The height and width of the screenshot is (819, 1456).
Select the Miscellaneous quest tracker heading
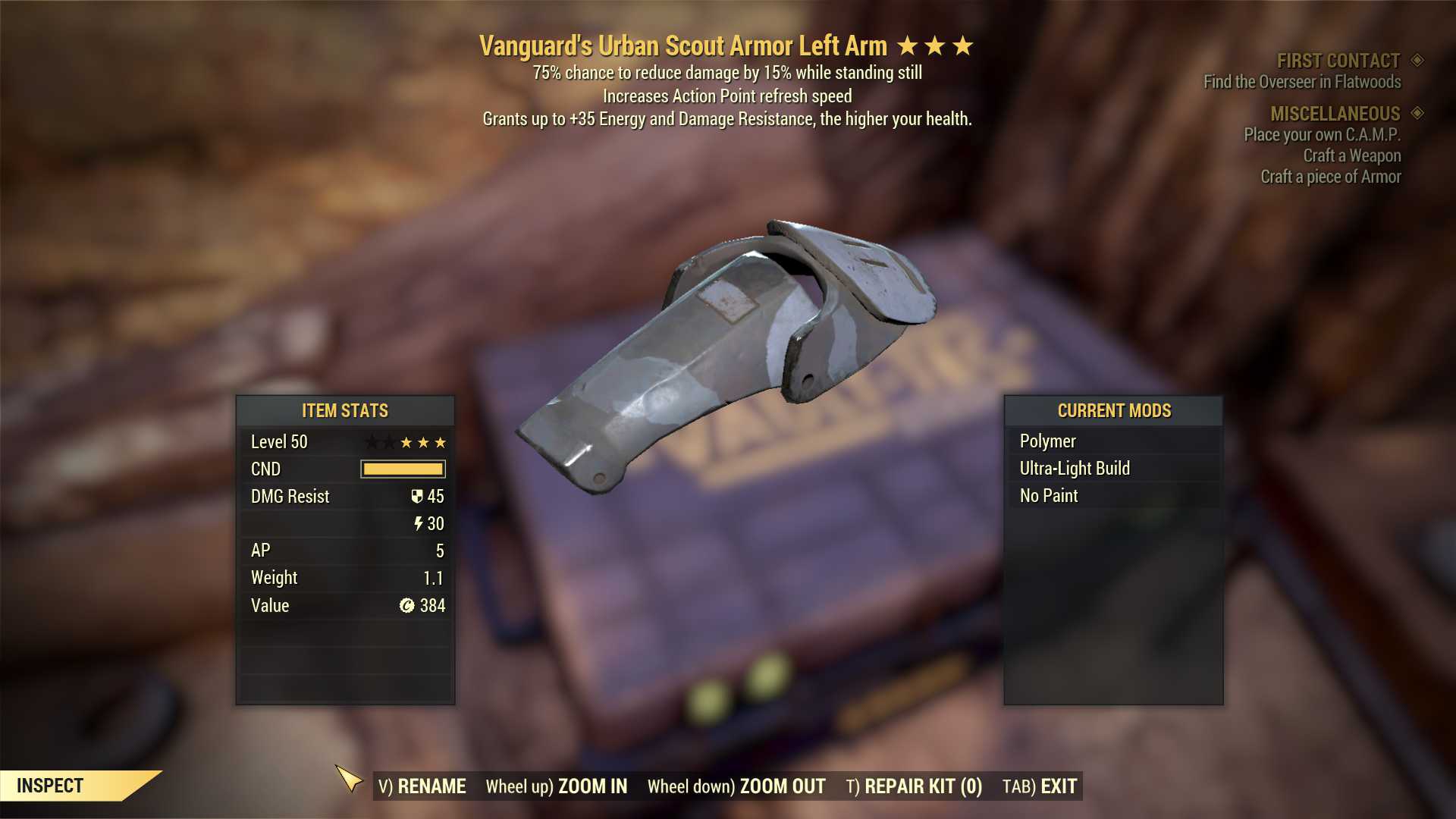pos(1335,114)
